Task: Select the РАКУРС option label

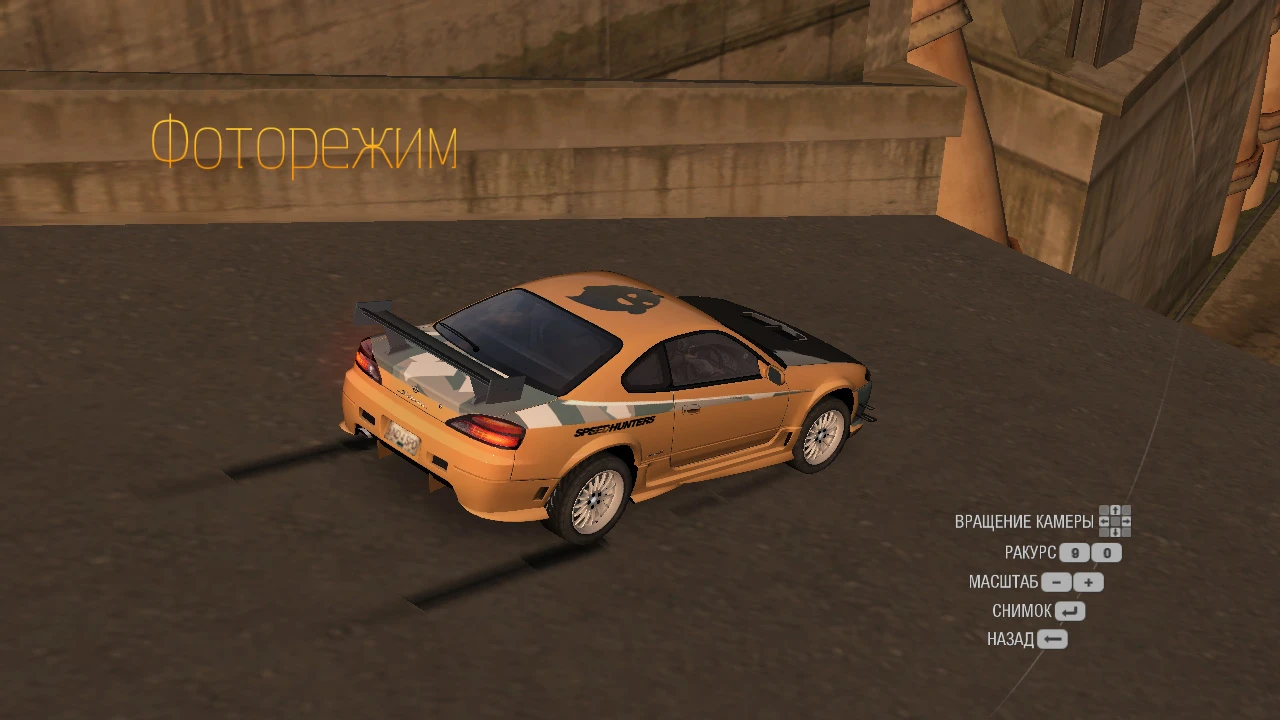Action: click(1031, 552)
